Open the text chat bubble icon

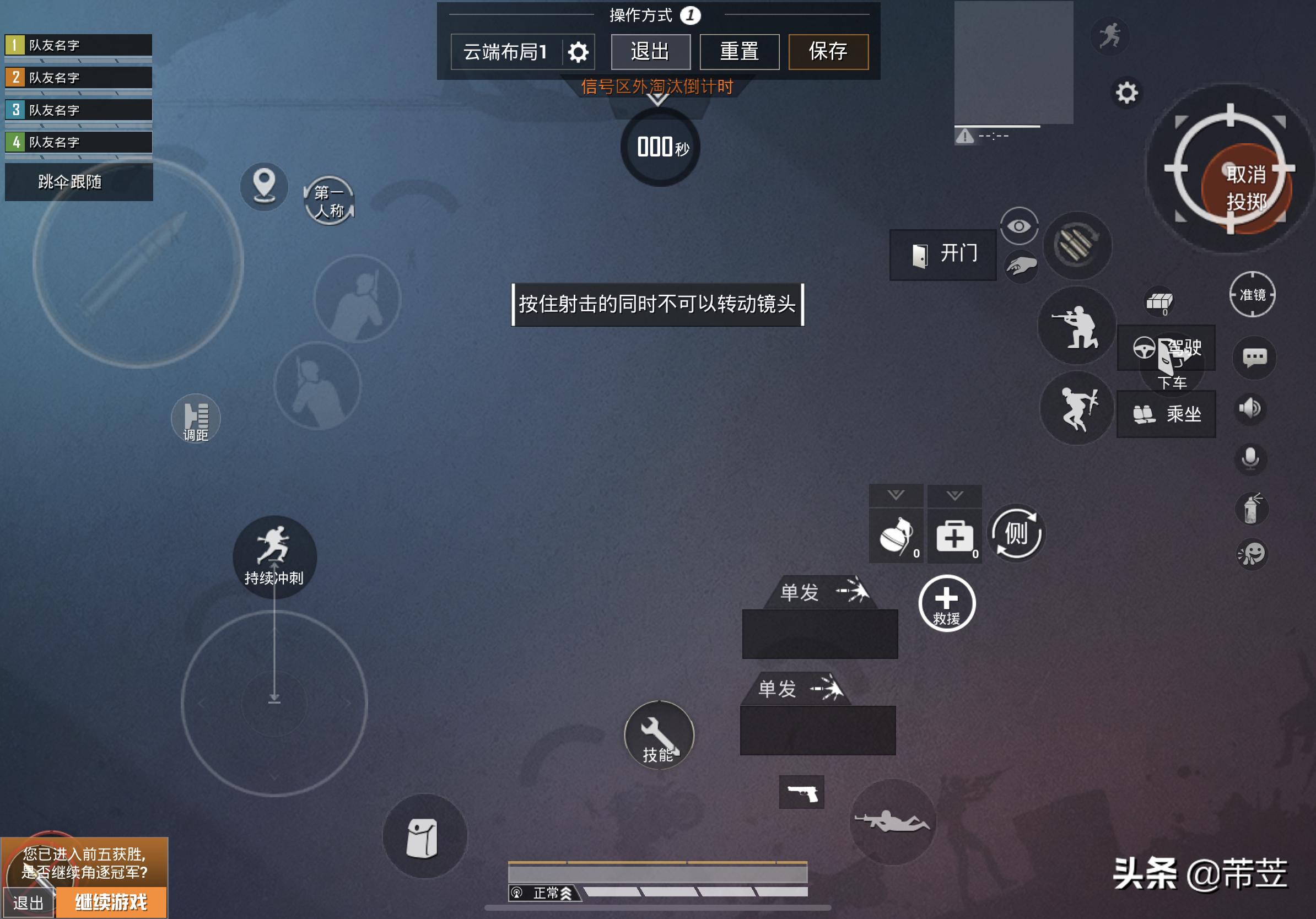[1254, 358]
